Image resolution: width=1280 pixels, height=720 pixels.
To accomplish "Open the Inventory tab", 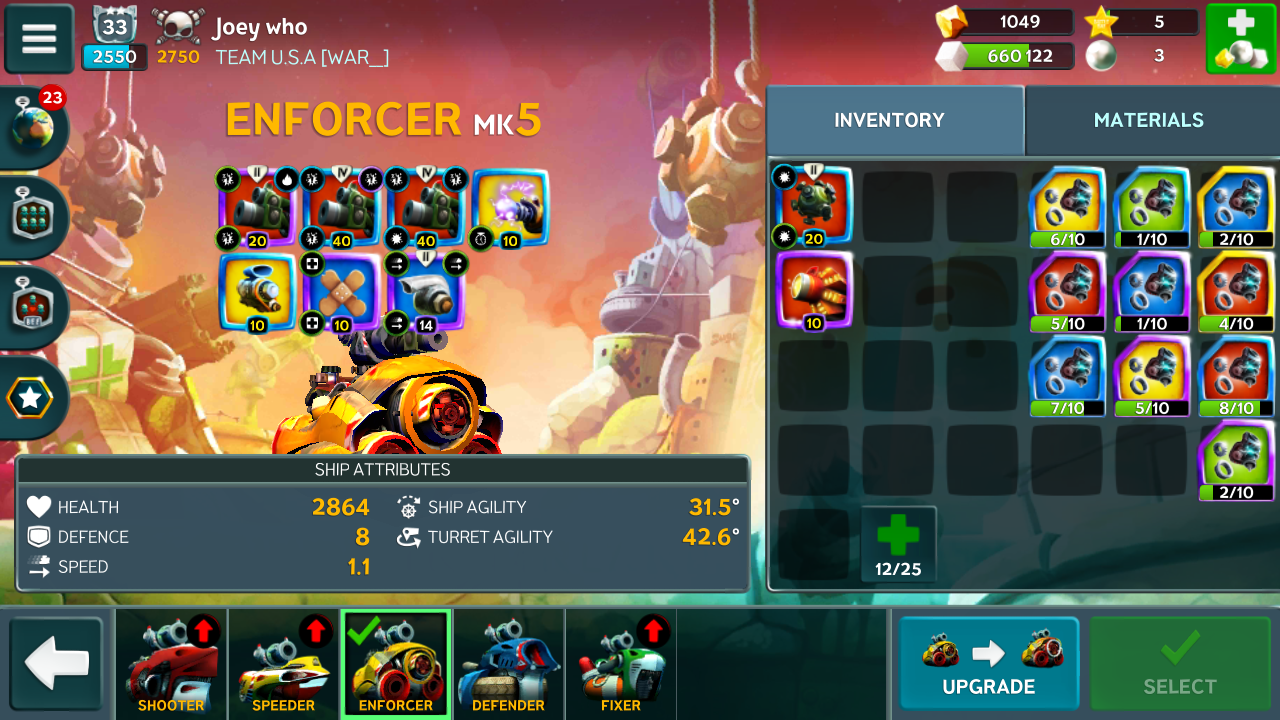I will click(889, 120).
